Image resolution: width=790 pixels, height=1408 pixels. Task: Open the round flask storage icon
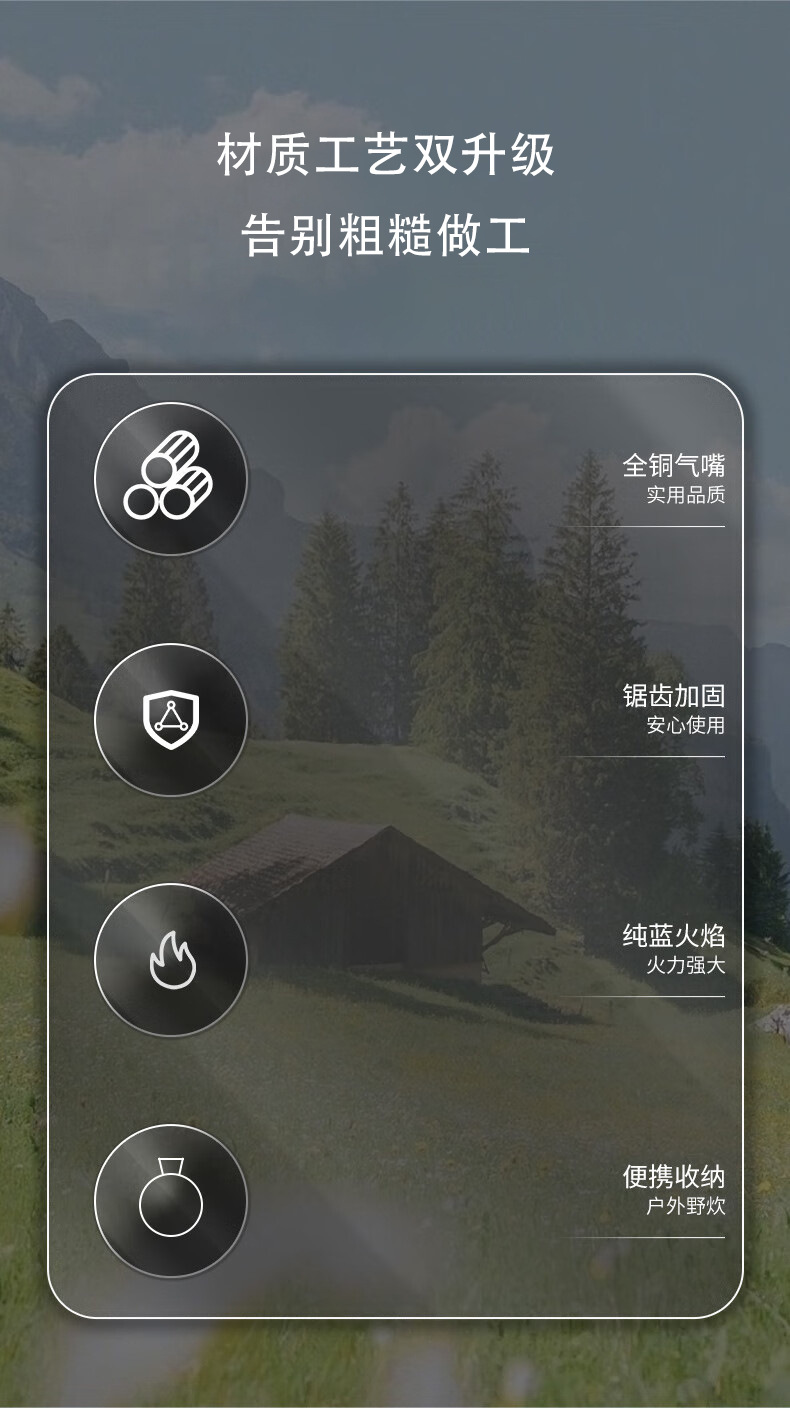tap(170, 1200)
